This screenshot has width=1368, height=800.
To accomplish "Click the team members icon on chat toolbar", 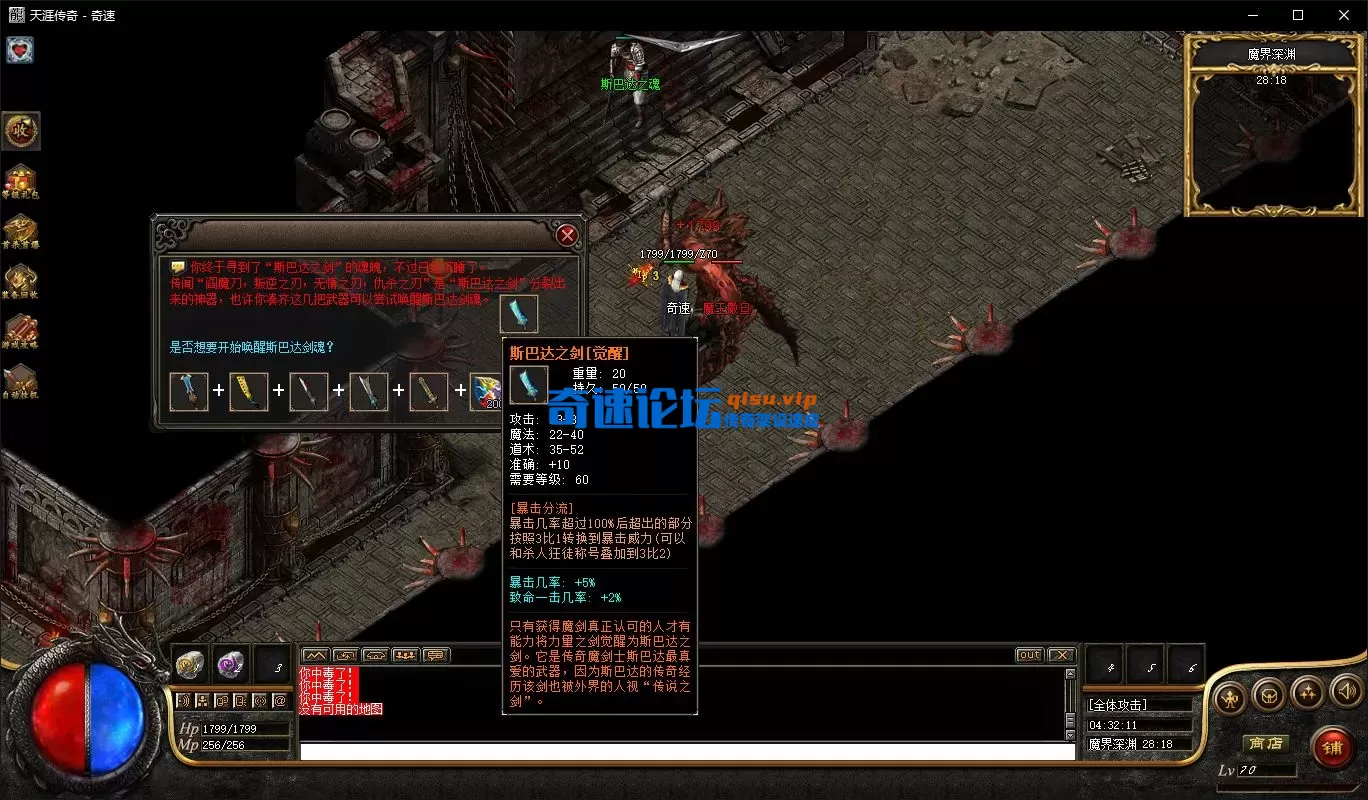I will pos(405,654).
